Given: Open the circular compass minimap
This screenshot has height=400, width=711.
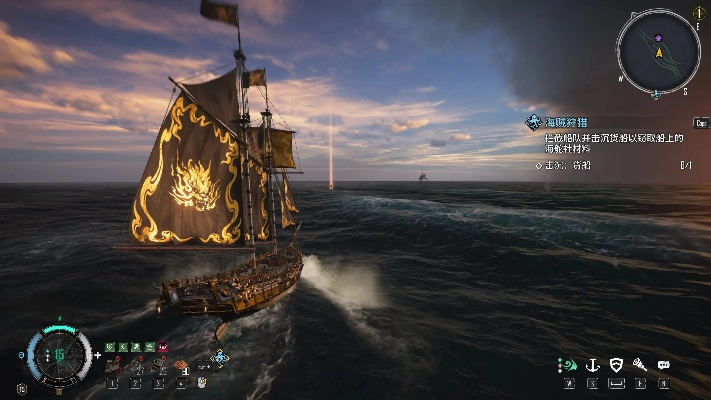Looking at the screenshot, I should click(656, 51).
